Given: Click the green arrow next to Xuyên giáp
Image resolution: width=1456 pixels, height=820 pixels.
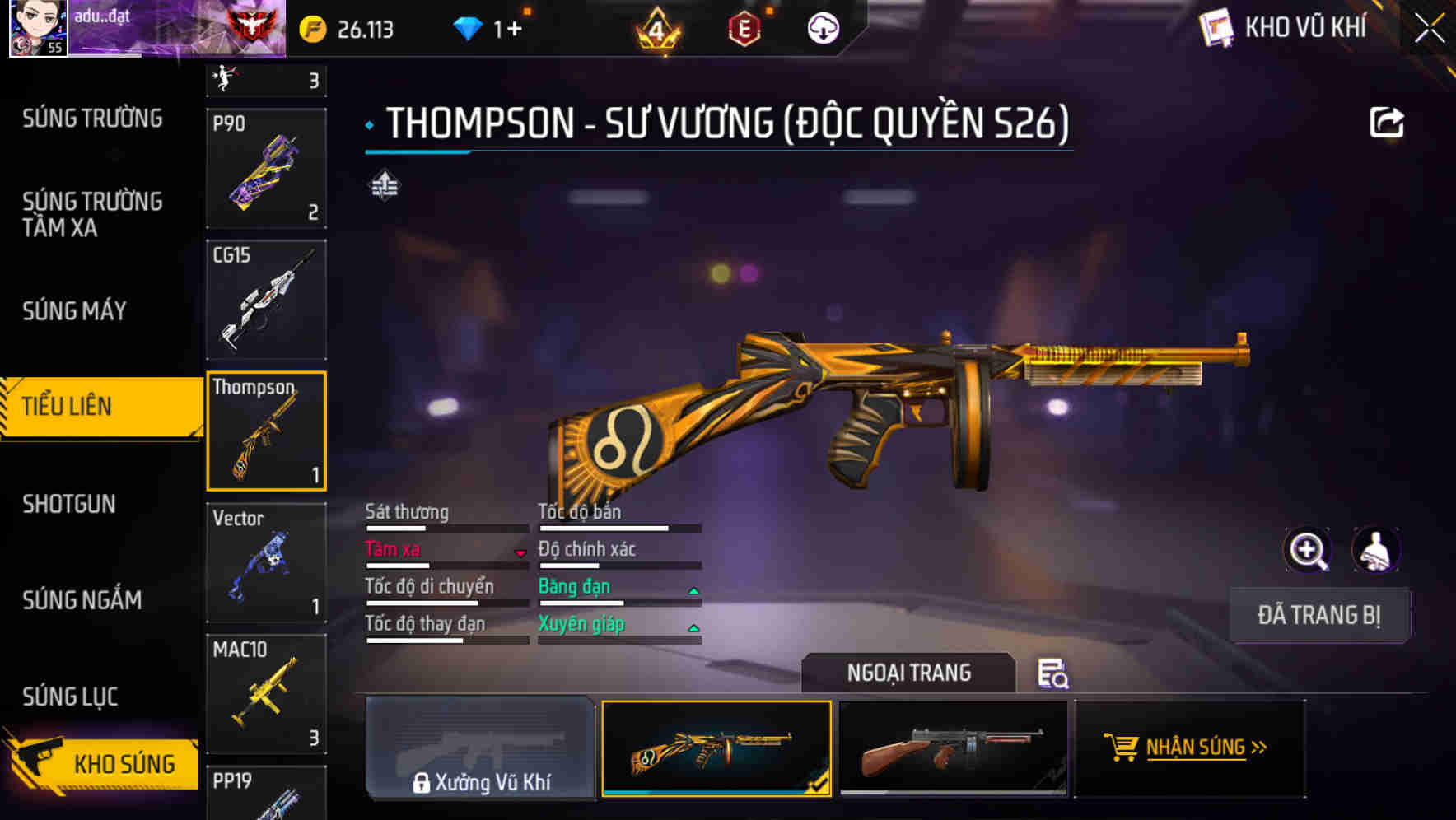Looking at the screenshot, I should (693, 627).
